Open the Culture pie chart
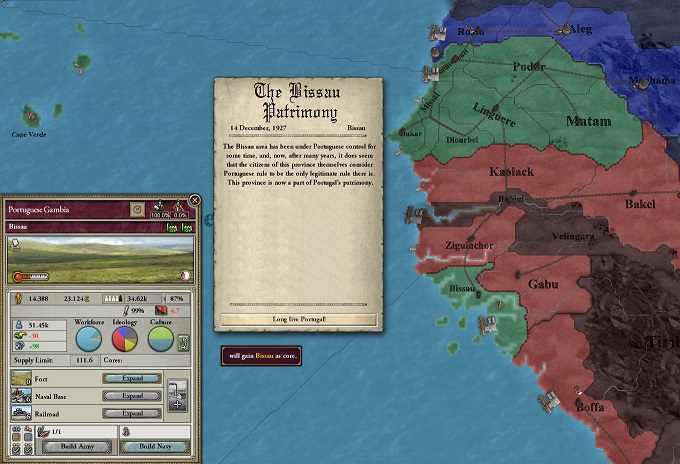The height and width of the screenshot is (464, 680). tap(160, 339)
